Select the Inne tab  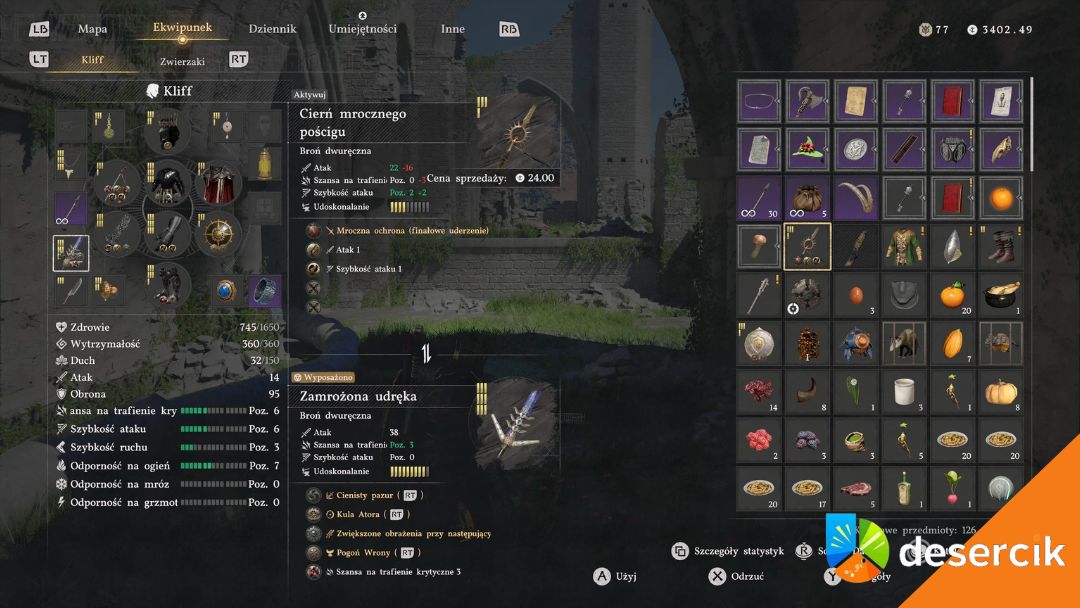[452, 29]
